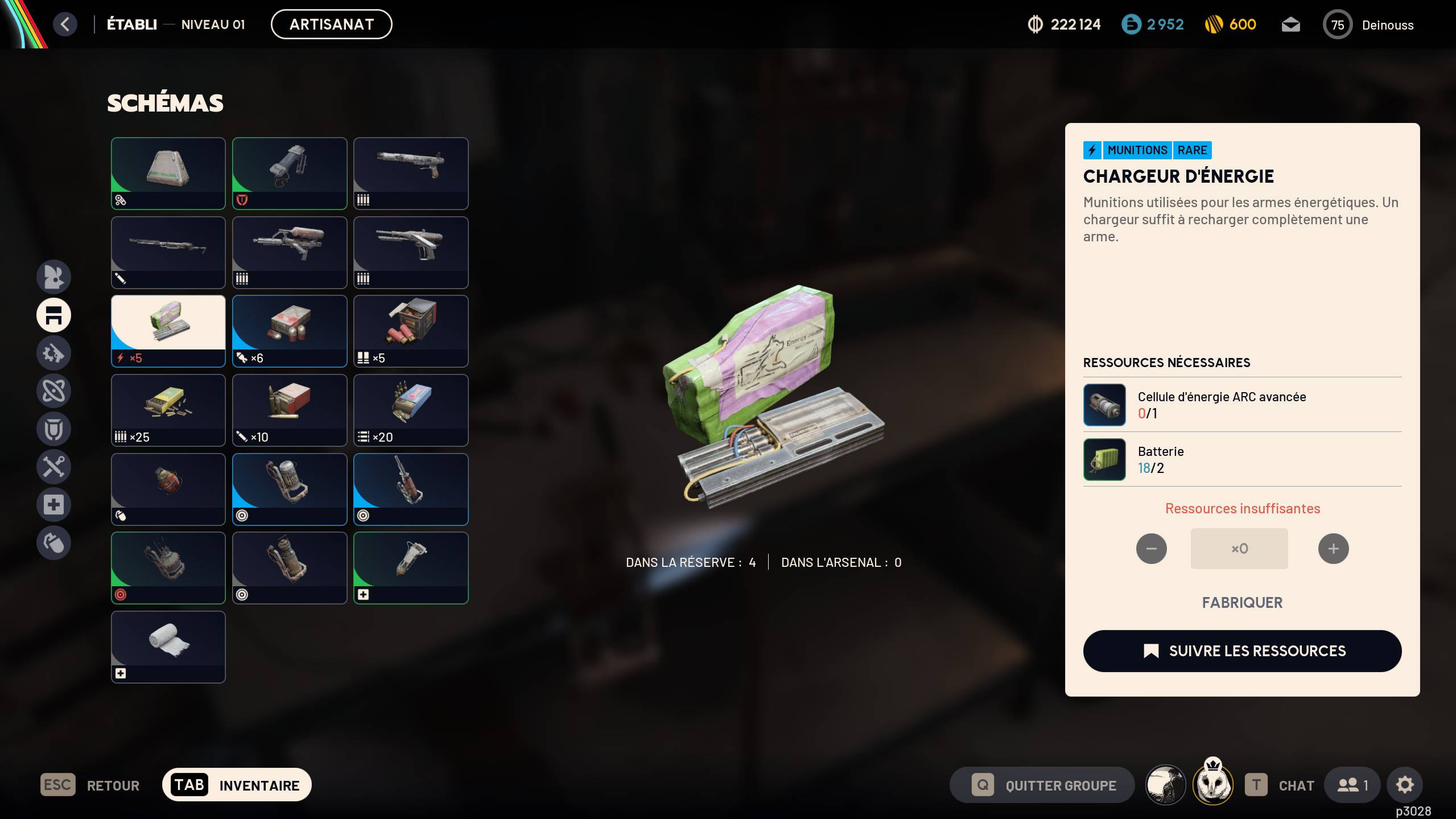This screenshot has height=819, width=1456.
Task: Select the Chargeur d'énergie schema x5
Action: coord(168,331)
